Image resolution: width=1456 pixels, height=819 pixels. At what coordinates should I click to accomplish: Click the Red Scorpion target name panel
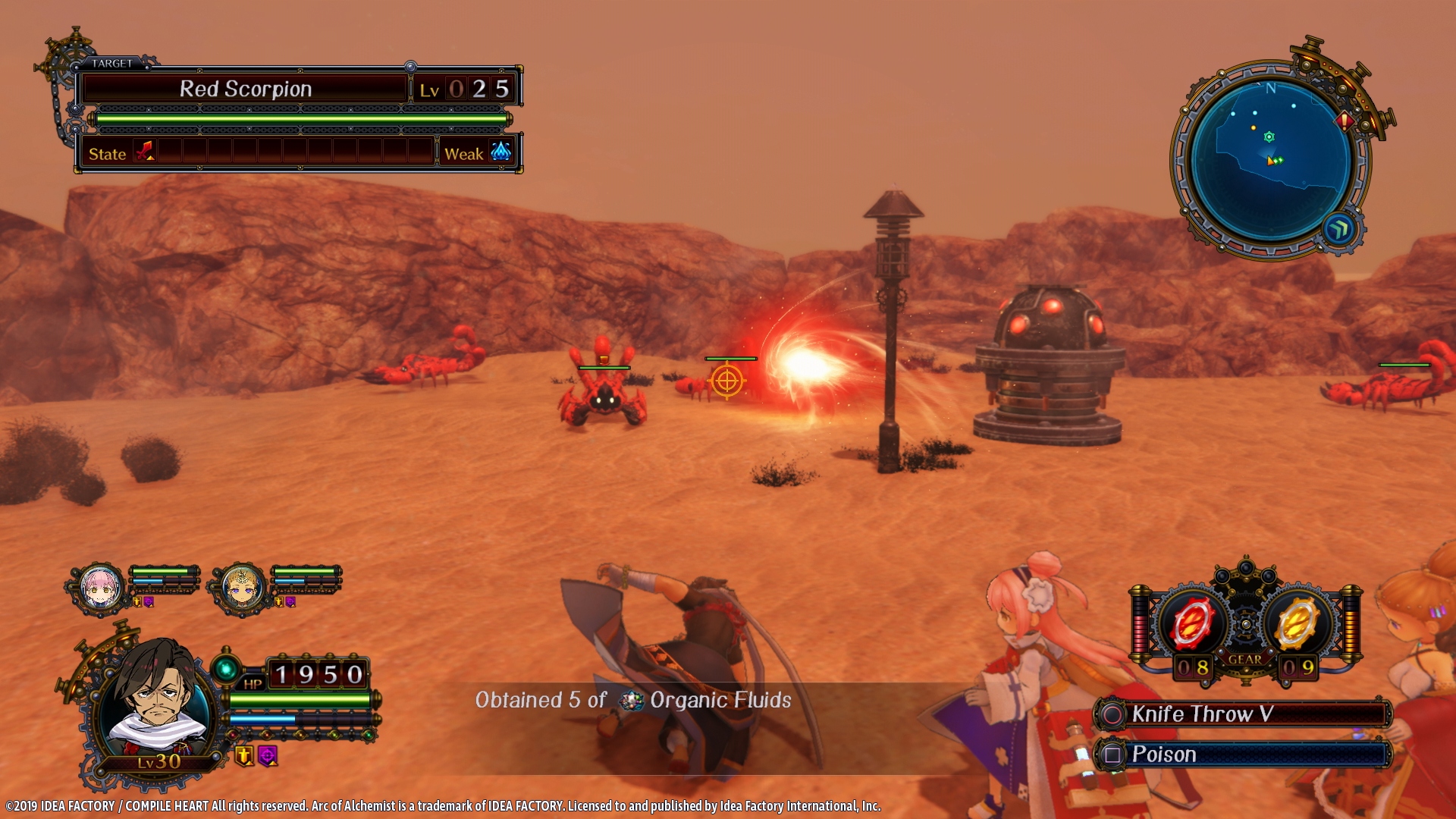(245, 89)
